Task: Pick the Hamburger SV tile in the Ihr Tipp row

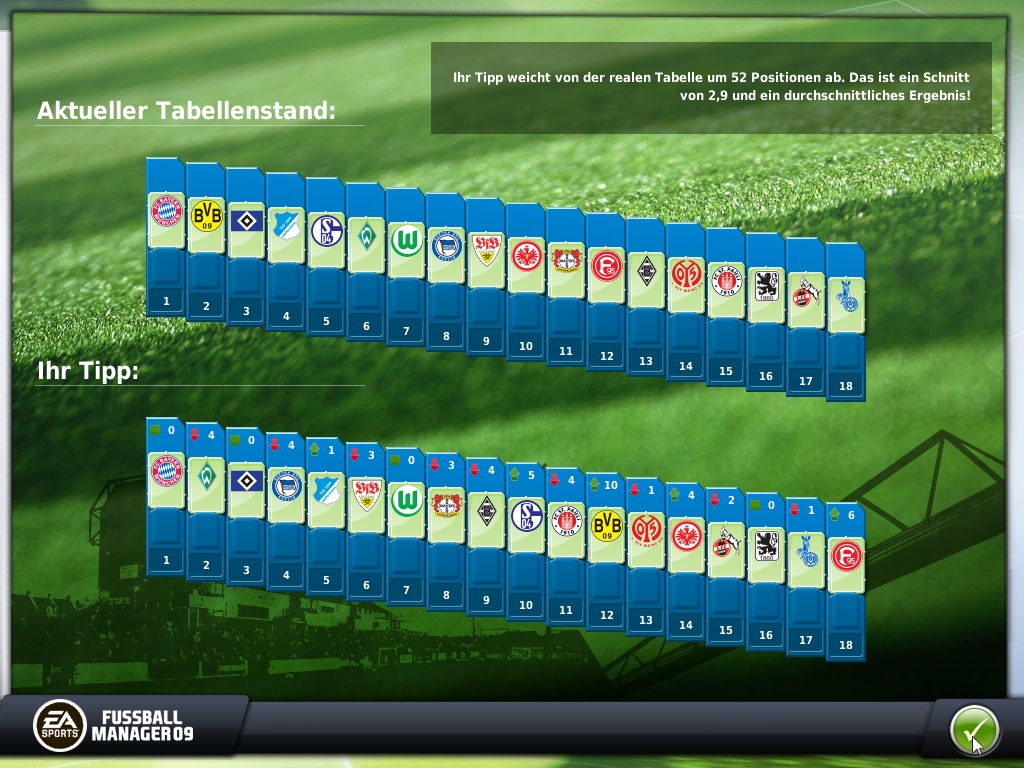Action: [246, 481]
